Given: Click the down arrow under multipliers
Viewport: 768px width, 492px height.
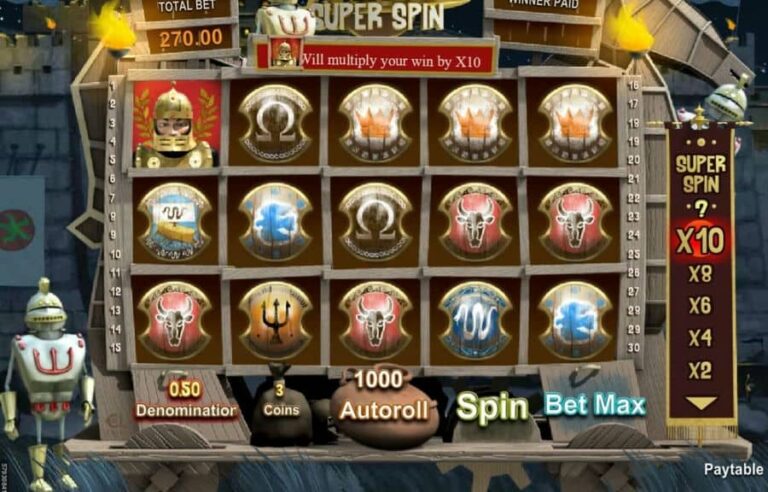Looking at the screenshot, I should pyautogui.click(x=700, y=403).
